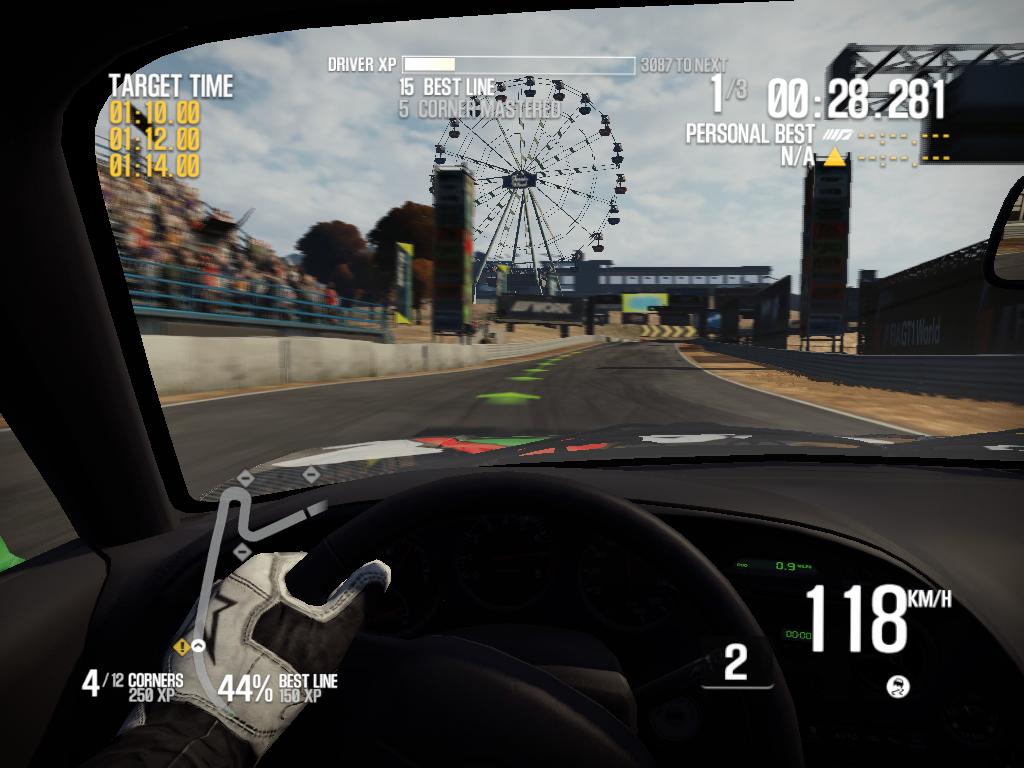Select the Best Line percentage tracker

click(x=277, y=687)
